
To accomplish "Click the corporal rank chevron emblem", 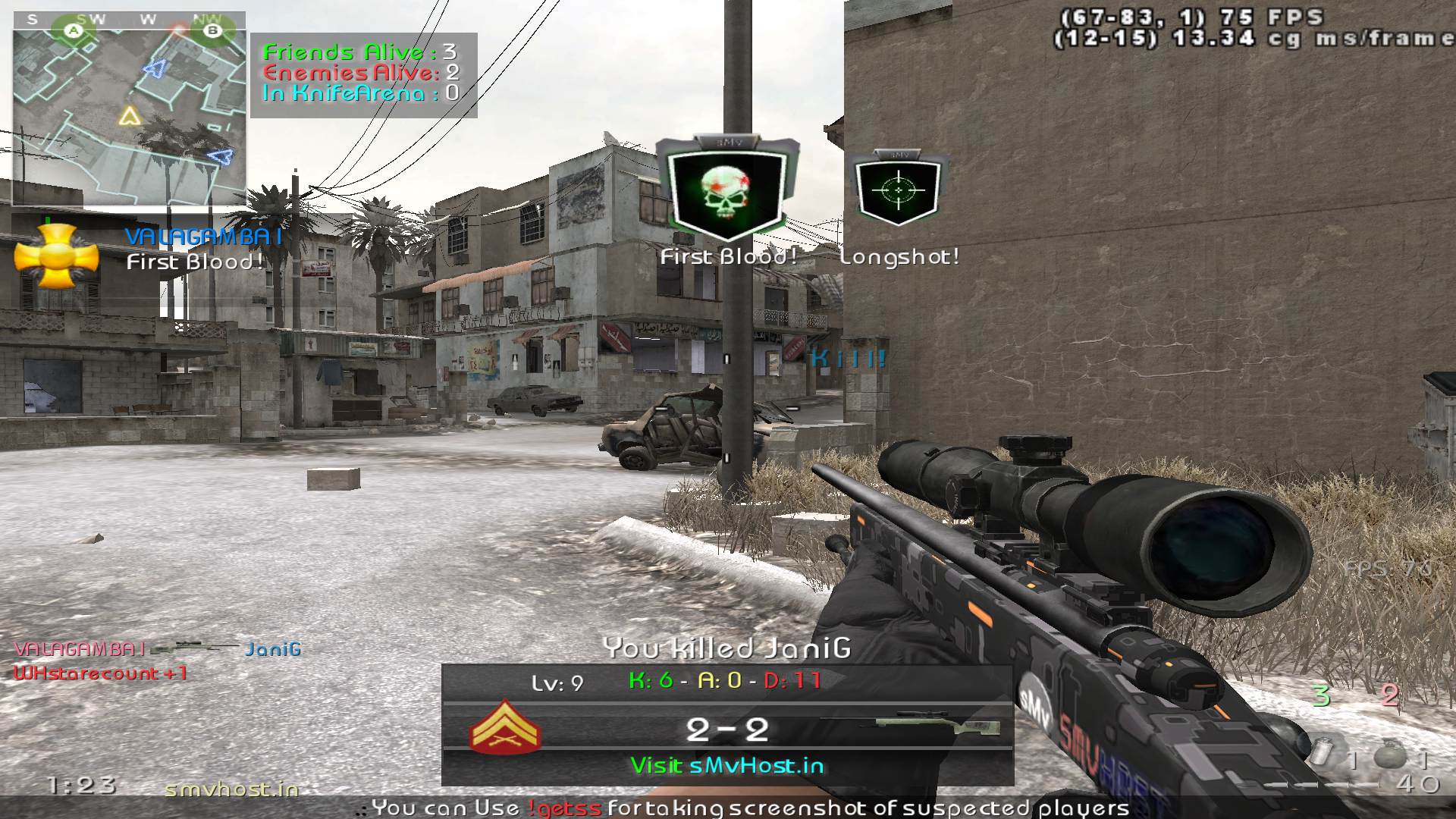I will coord(505,729).
